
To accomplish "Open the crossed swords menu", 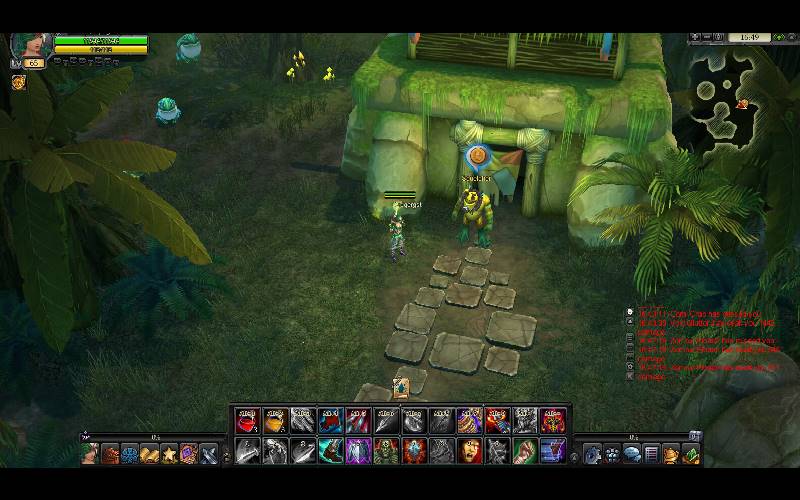I will click(x=207, y=455).
